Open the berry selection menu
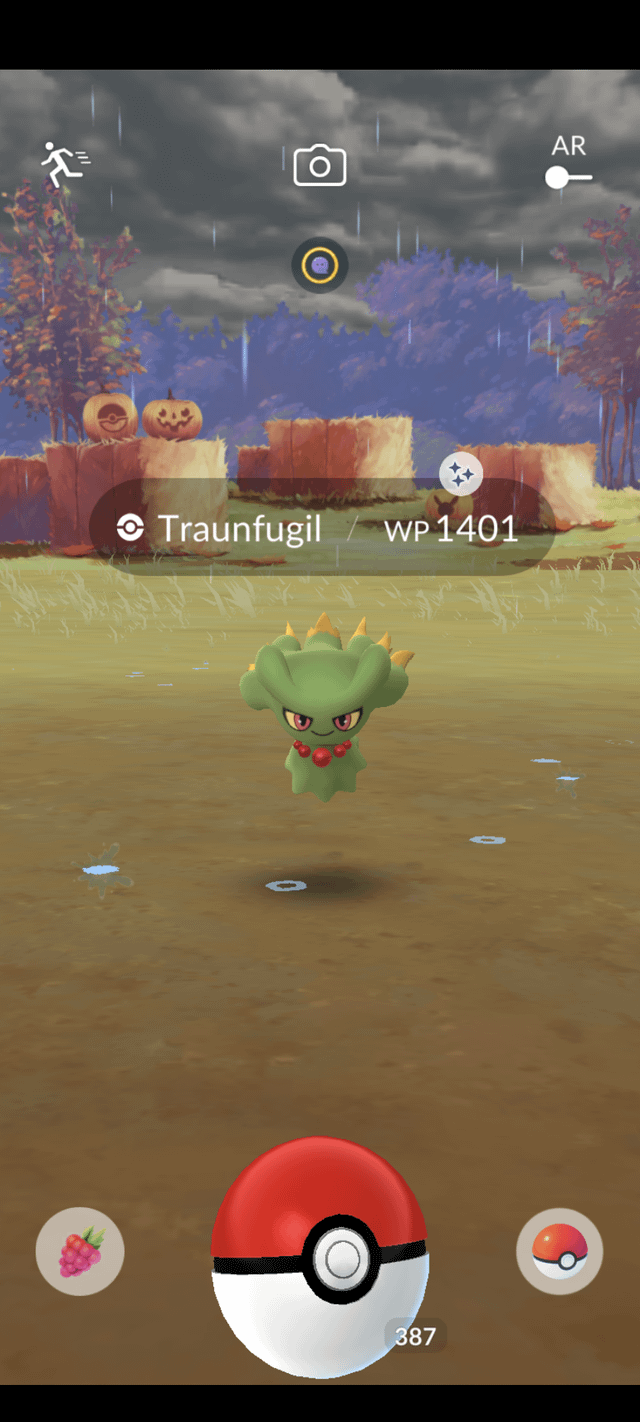 click(x=80, y=1252)
